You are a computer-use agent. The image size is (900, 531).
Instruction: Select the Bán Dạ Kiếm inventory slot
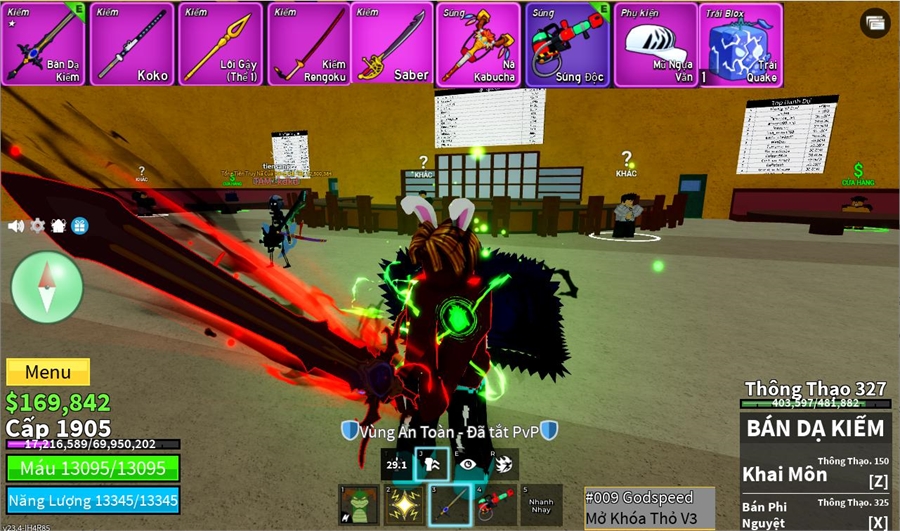click(43, 44)
